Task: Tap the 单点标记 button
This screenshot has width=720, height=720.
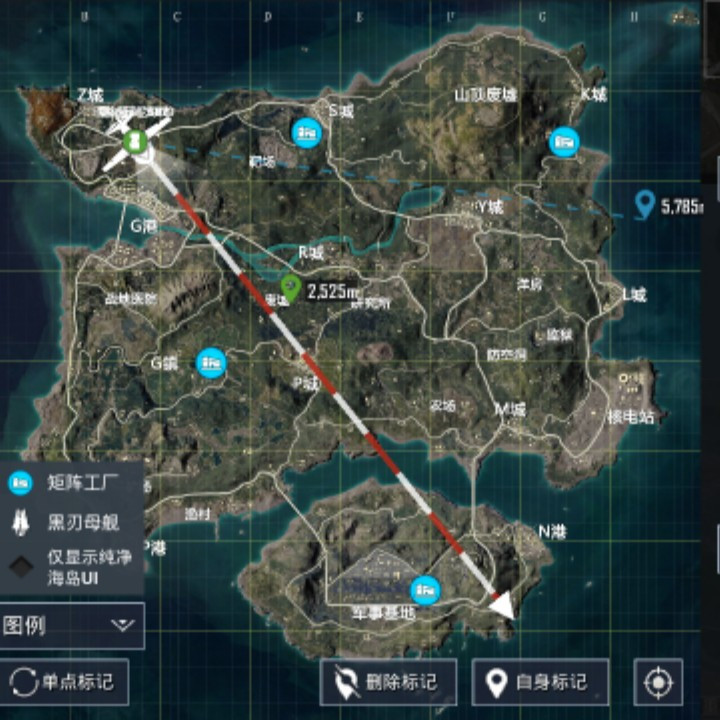Action: tap(64, 682)
